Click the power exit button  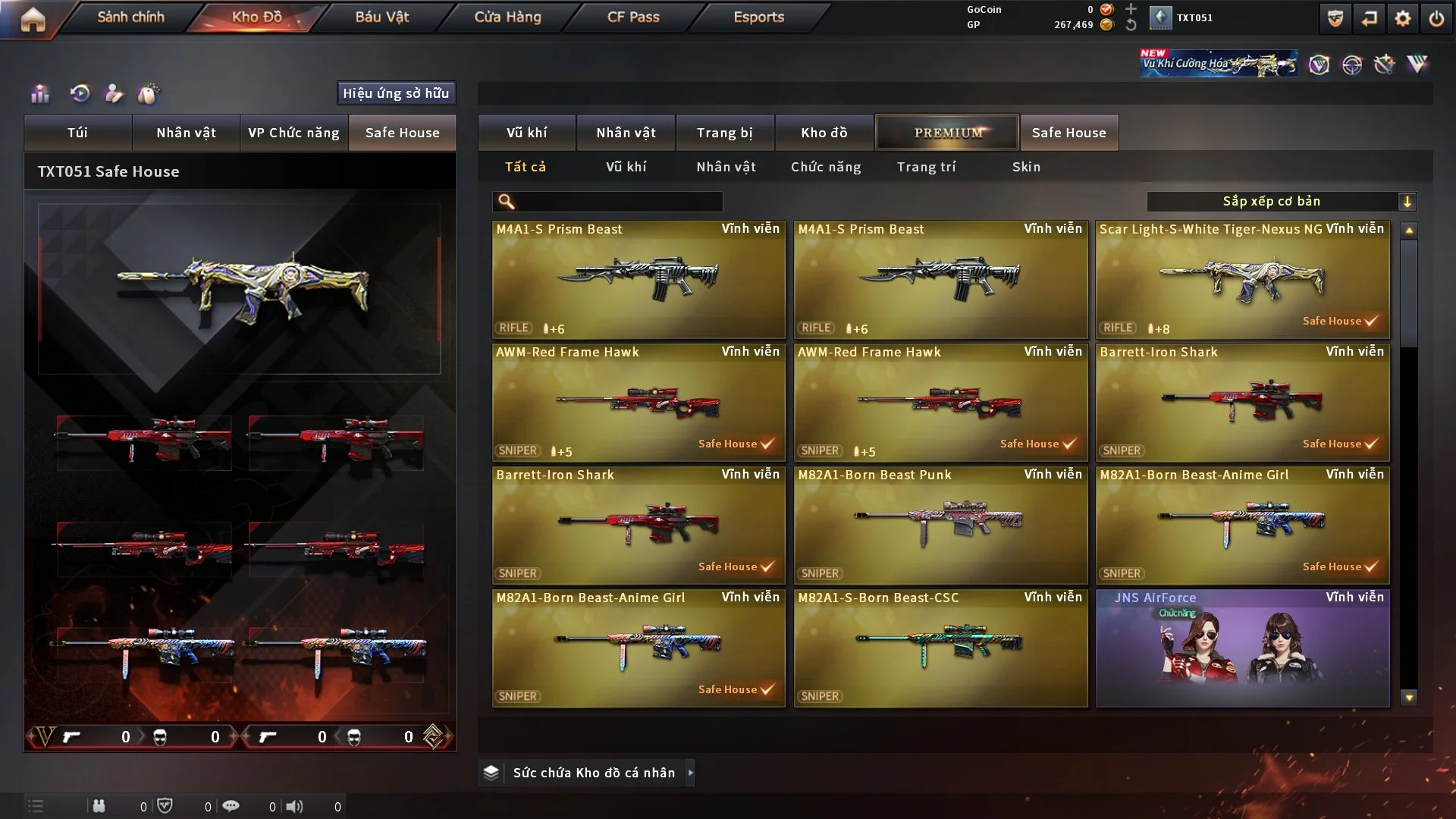[1436, 19]
